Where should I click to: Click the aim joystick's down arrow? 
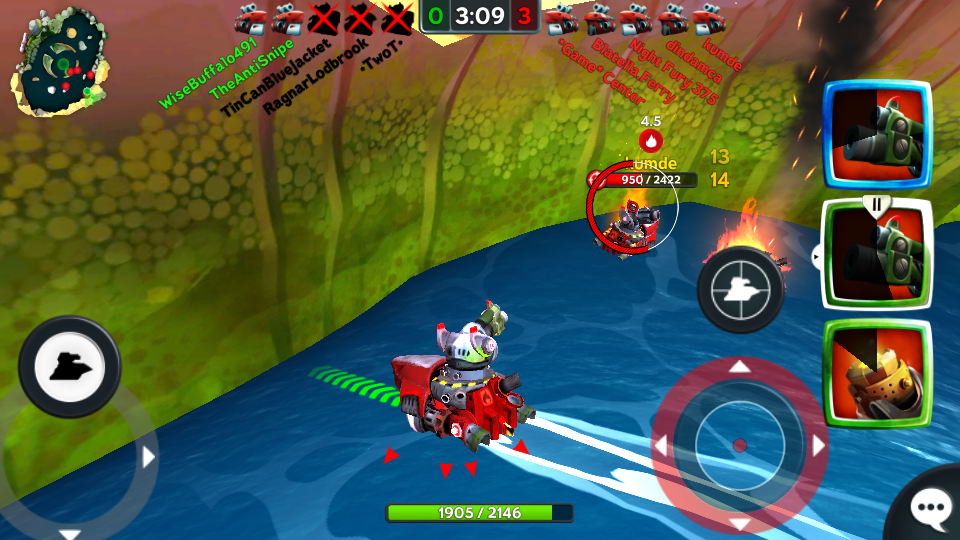point(739,523)
